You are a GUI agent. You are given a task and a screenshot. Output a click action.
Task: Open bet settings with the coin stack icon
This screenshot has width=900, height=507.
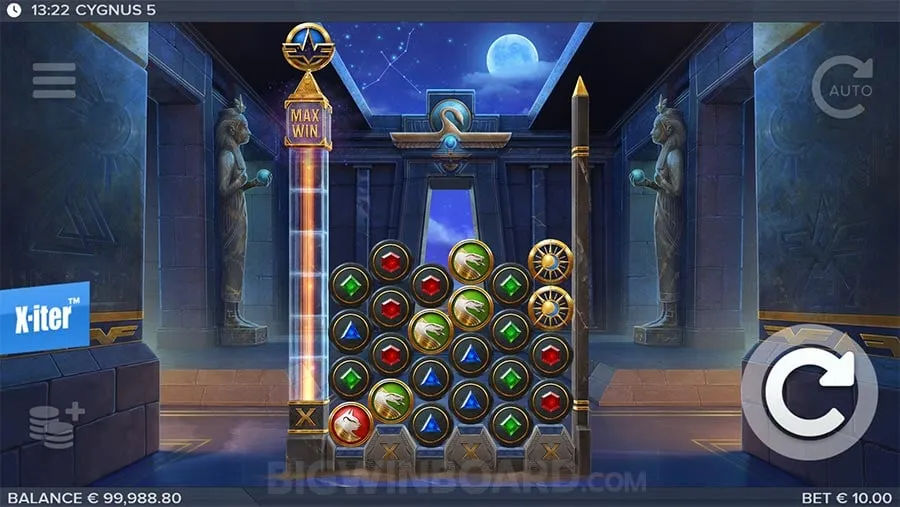55,424
